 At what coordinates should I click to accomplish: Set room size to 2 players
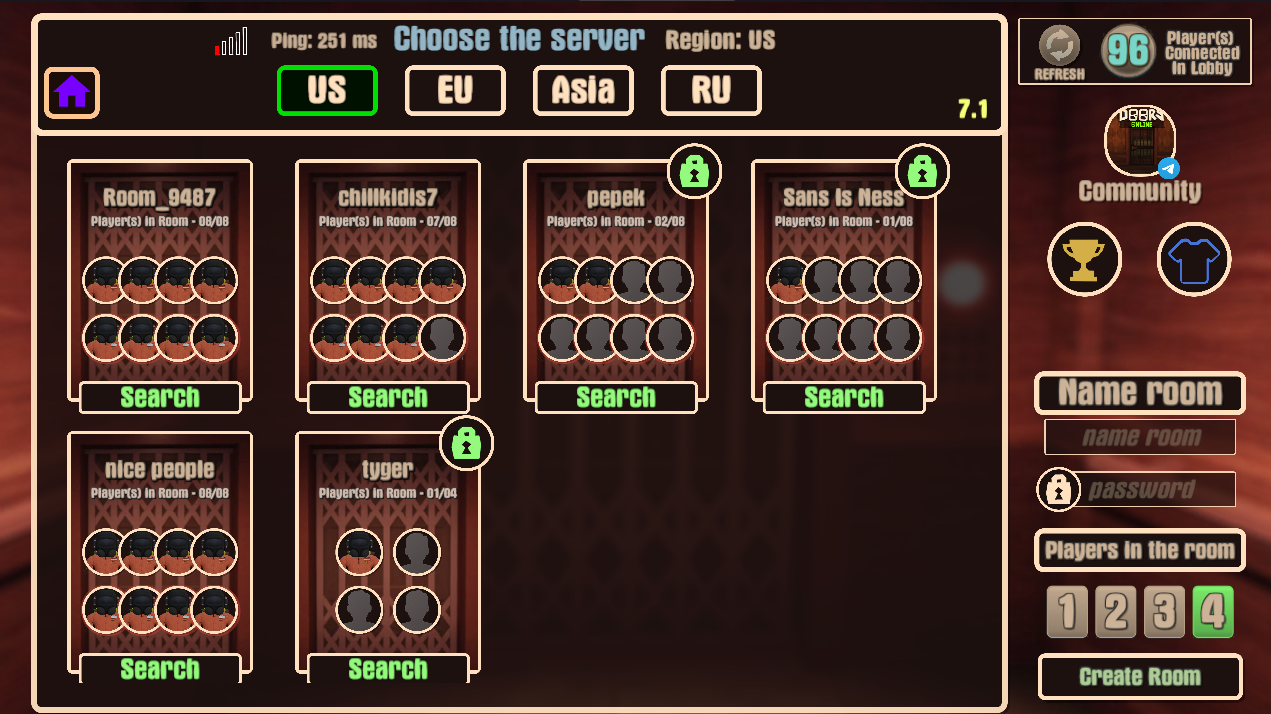[x=1115, y=612]
